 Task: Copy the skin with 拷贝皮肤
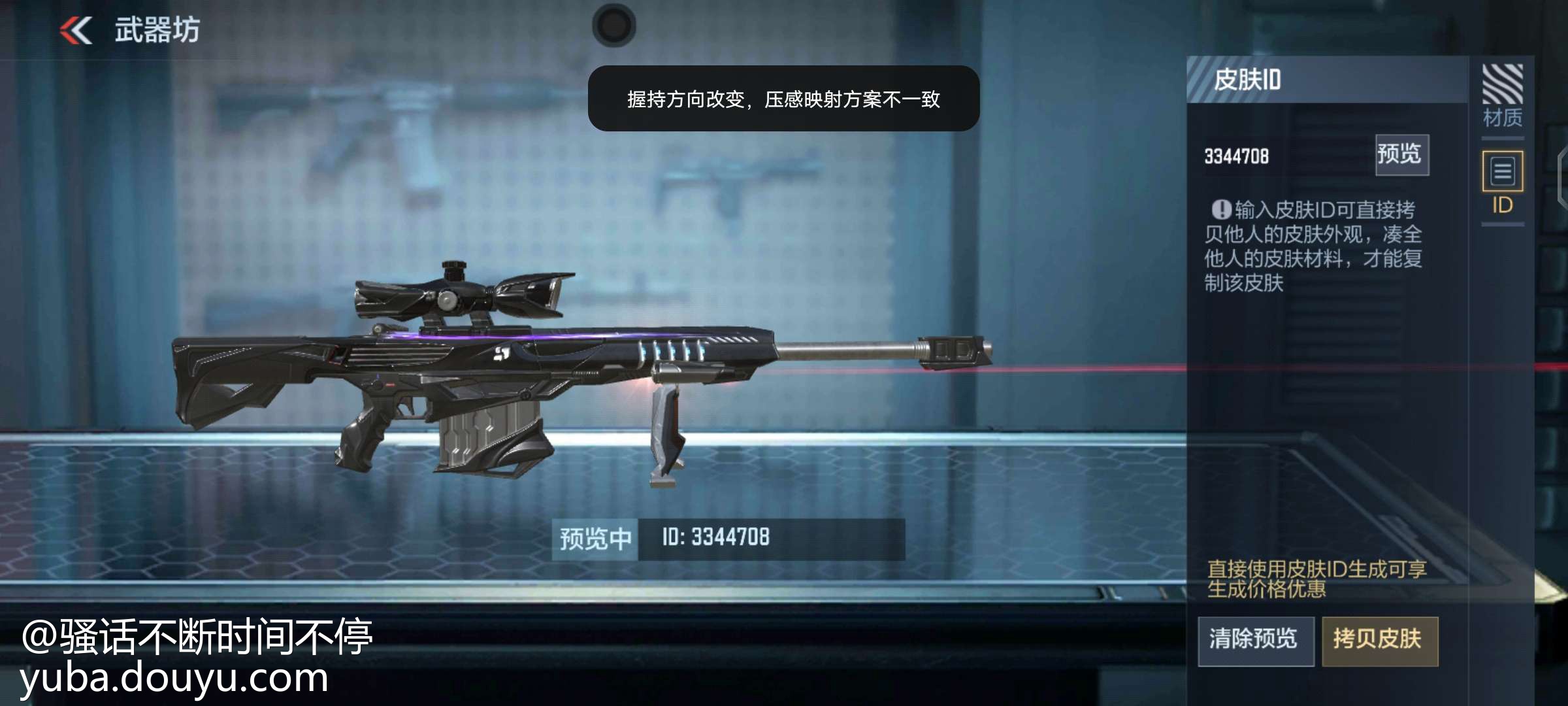click(1379, 640)
